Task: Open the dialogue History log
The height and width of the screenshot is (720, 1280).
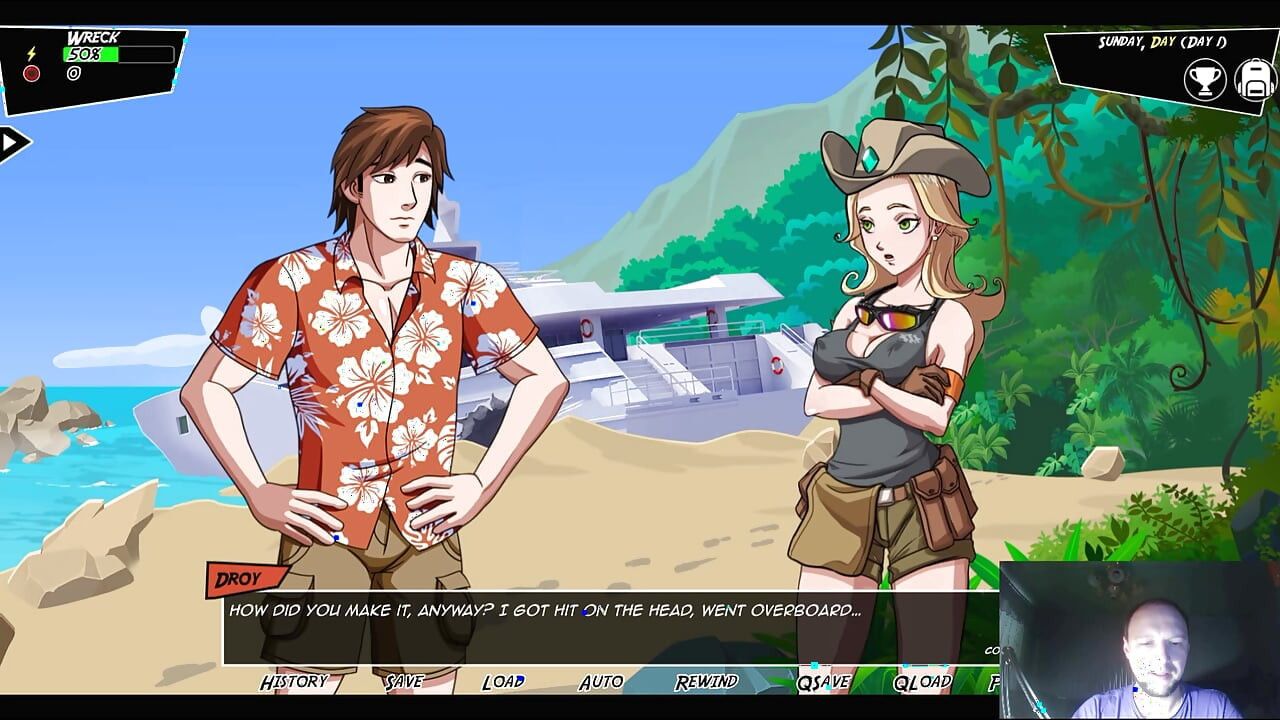Action: point(294,682)
